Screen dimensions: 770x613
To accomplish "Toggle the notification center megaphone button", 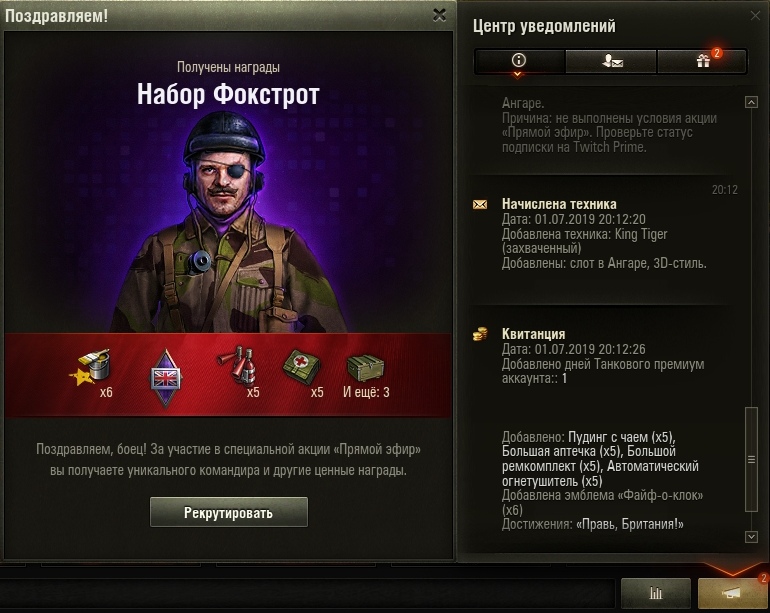I will coord(732,594).
